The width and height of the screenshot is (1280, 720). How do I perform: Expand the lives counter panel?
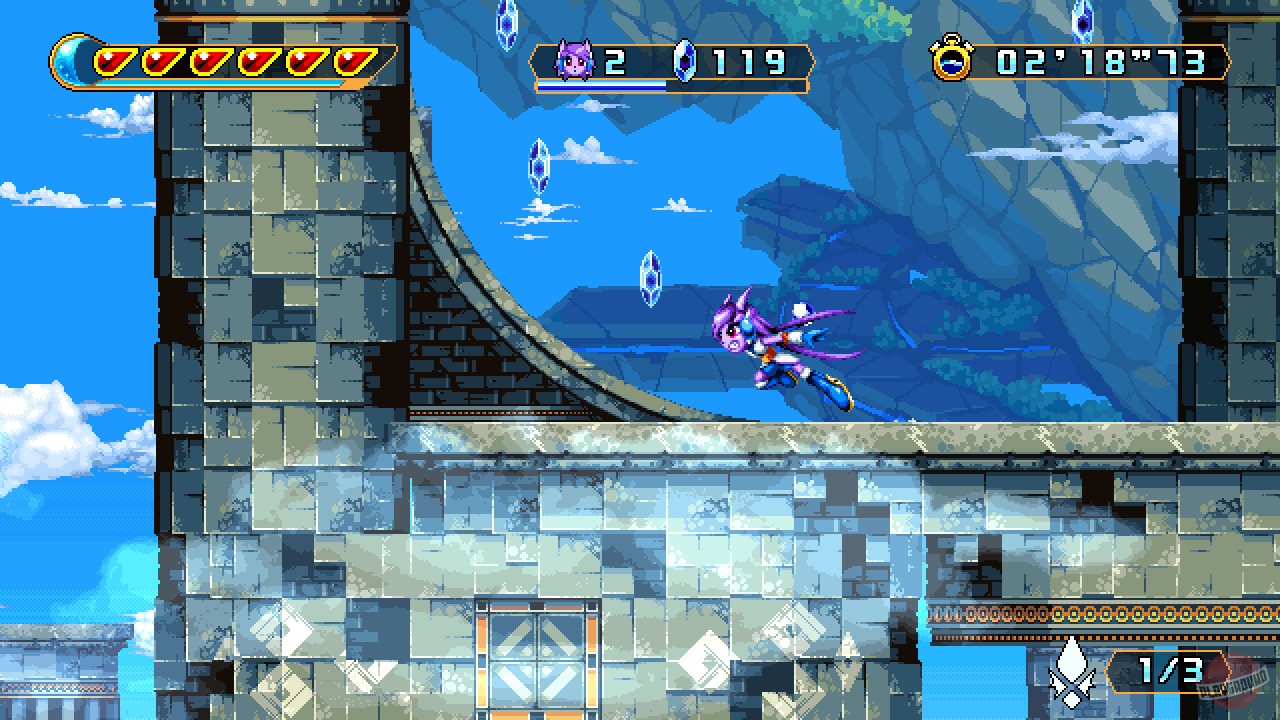coord(590,62)
